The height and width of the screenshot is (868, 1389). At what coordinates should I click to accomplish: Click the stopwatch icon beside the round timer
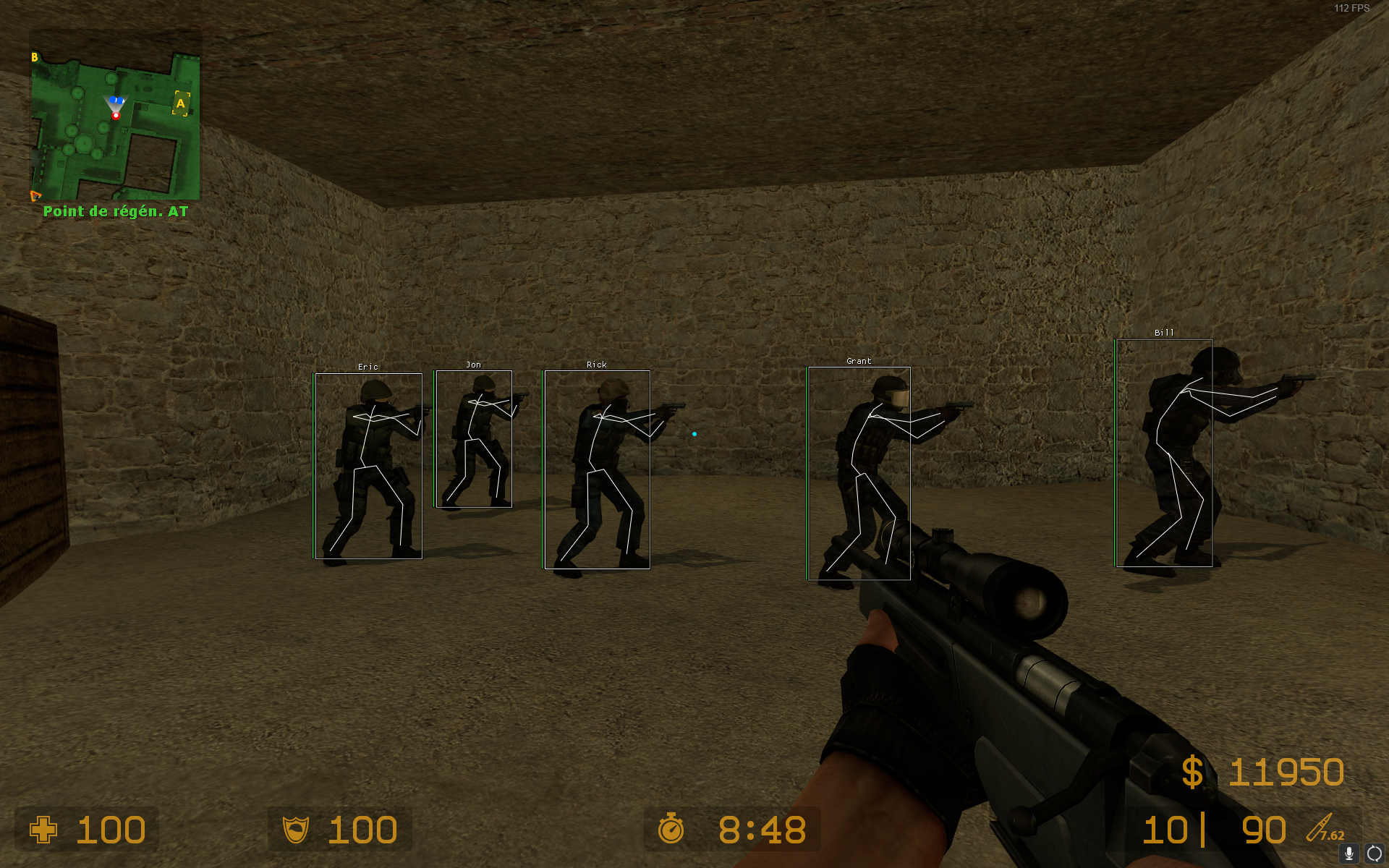pyautogui.click(x=671, y=830)
